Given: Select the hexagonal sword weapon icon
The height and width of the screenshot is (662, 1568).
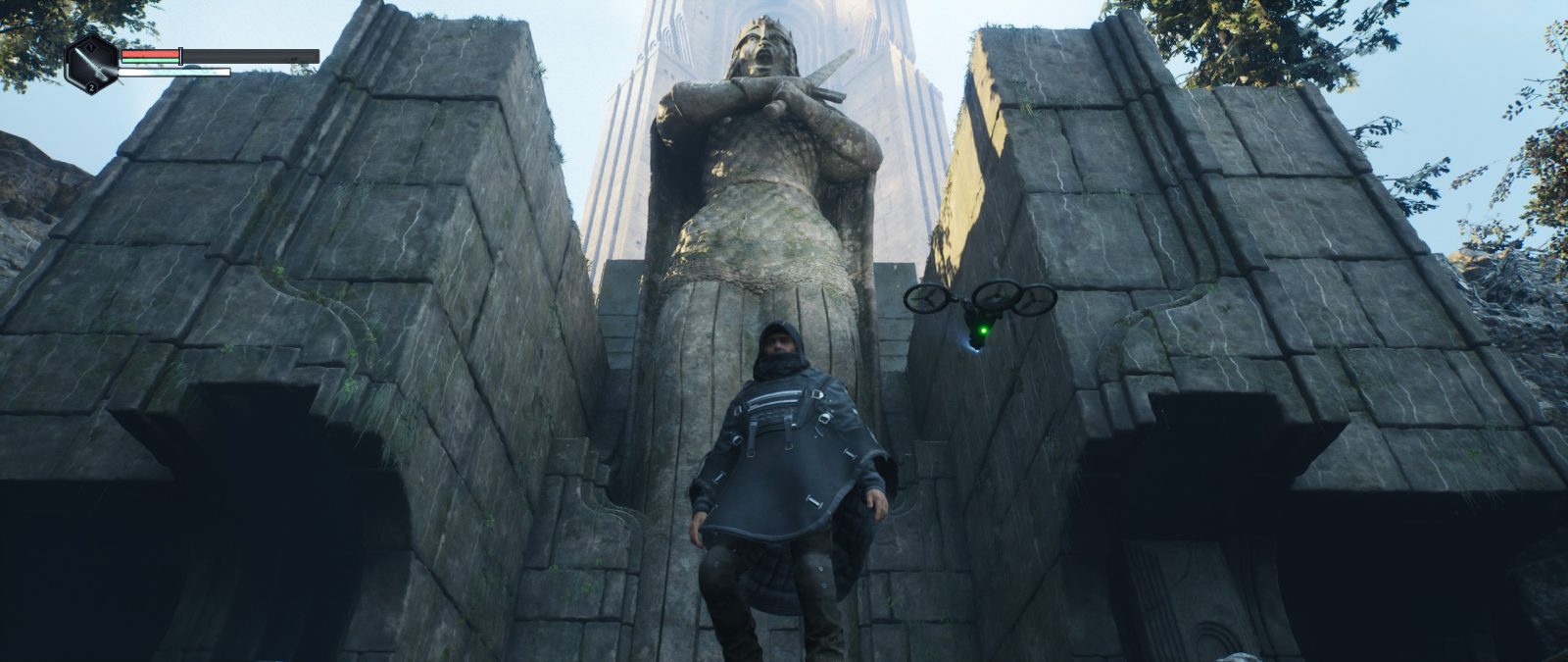Looking at the screenshot, I should point(91,65).
